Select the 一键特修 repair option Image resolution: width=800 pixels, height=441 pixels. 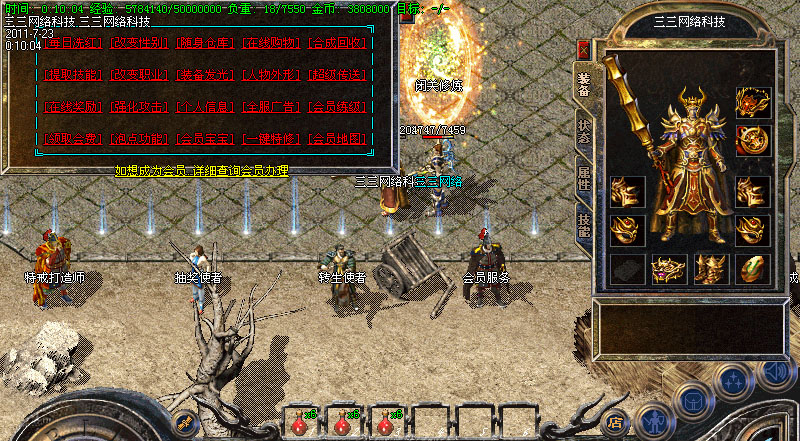pos(271,139)
